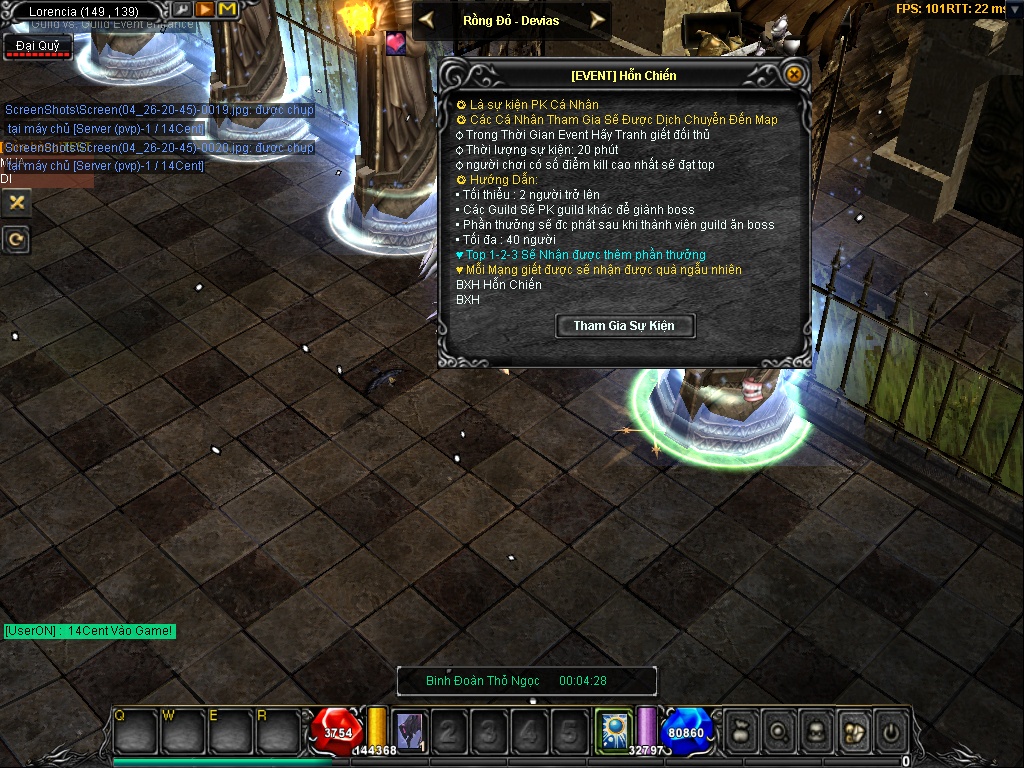Join the event with Tham Gia Sự Kiện

coord(624,326)
